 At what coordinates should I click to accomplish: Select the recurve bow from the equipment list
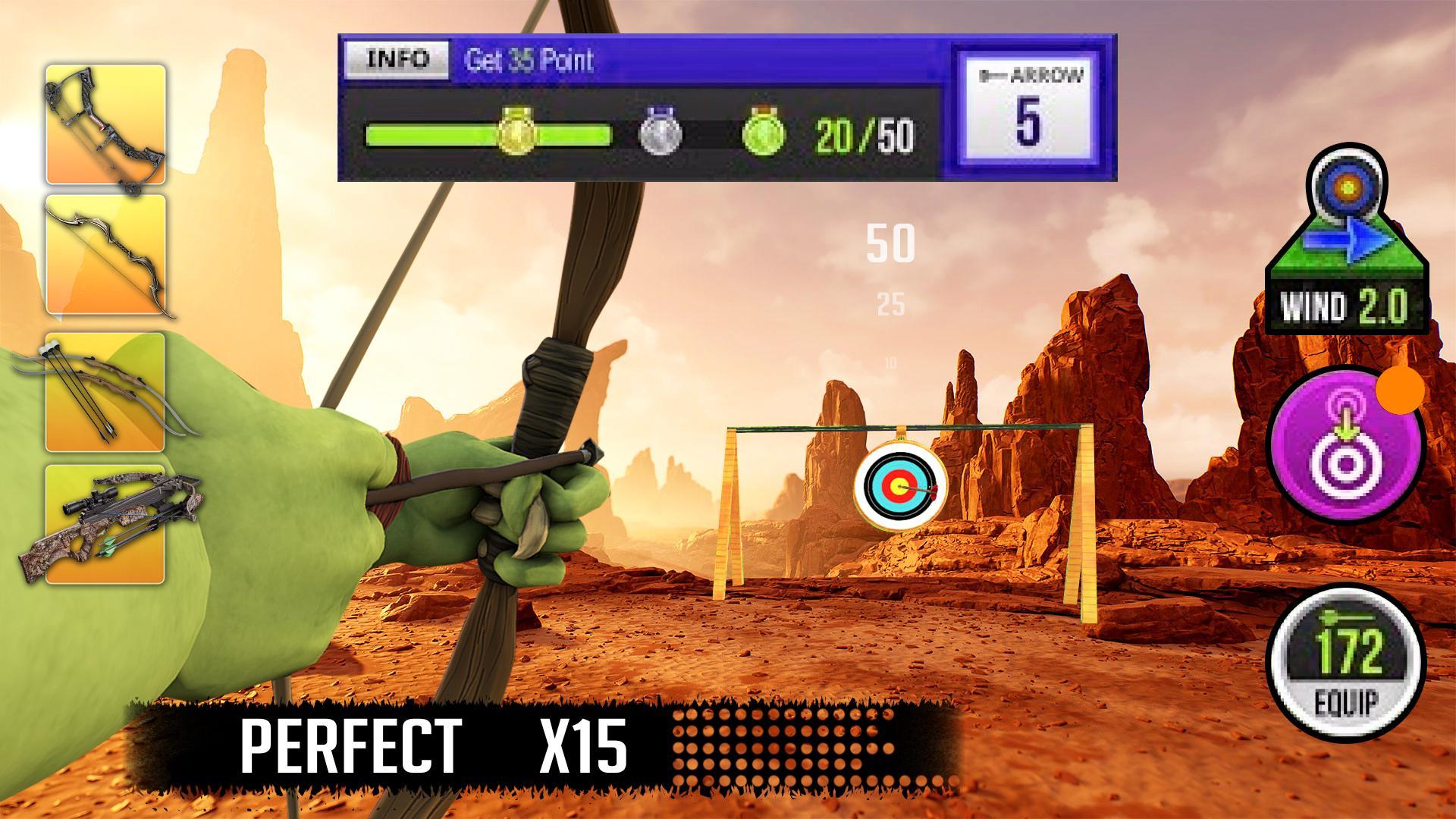tap(106, 254)
